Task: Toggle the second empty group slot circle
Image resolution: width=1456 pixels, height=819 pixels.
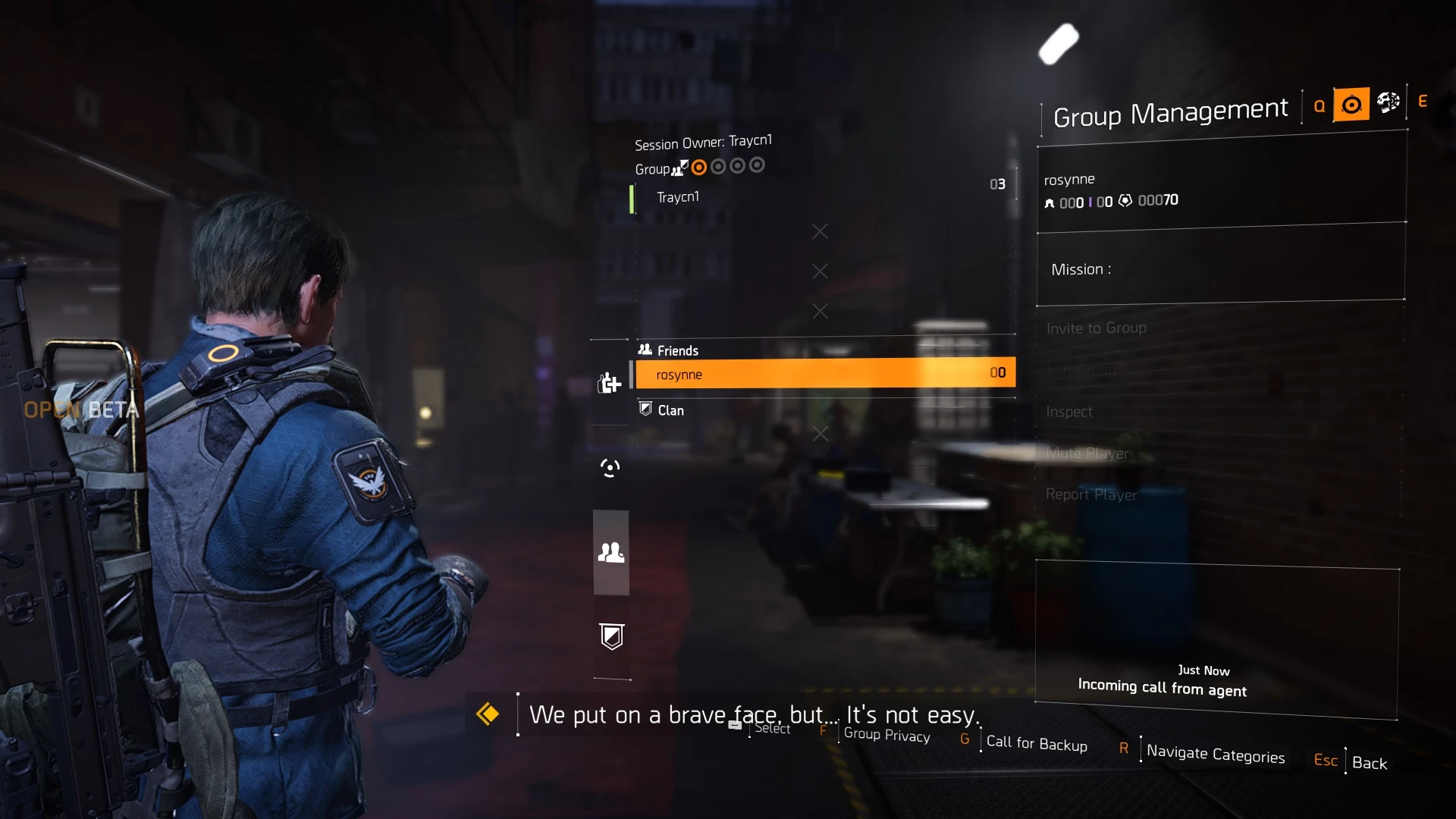Action: pos(718,165)
